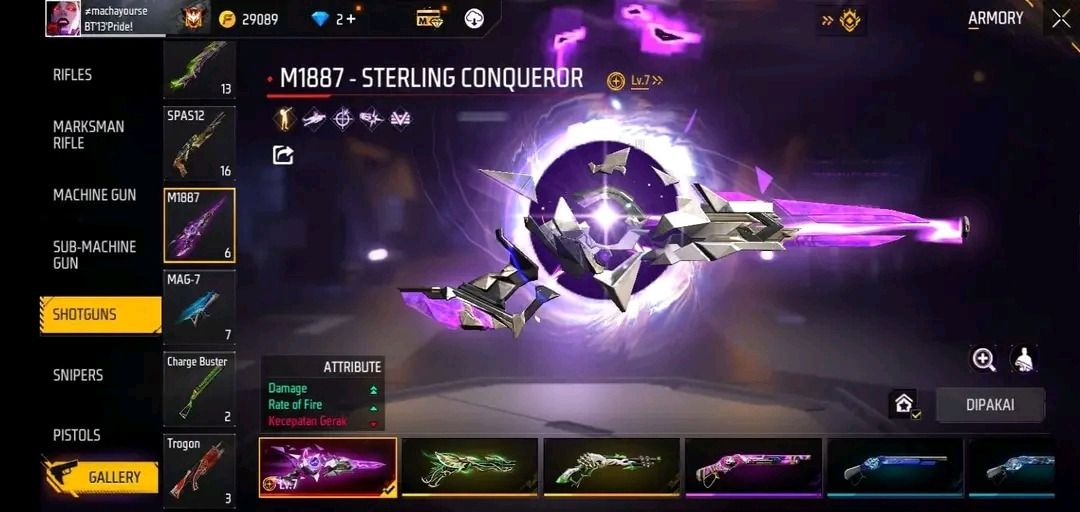1080x512 pixels.
Task: Select the SPAS12 weapon tile
Action: click(x=199, y=143)
